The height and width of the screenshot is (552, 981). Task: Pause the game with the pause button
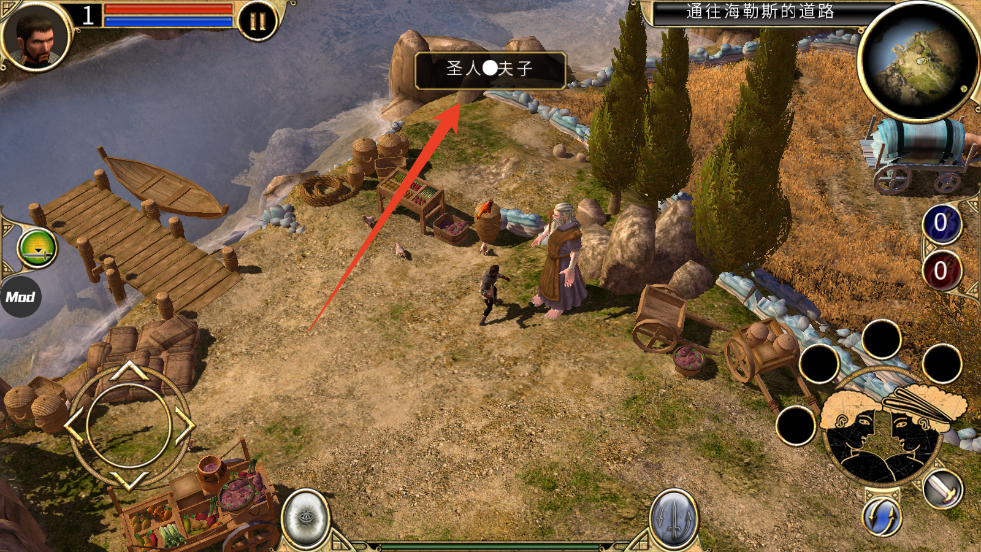(258, 21)
